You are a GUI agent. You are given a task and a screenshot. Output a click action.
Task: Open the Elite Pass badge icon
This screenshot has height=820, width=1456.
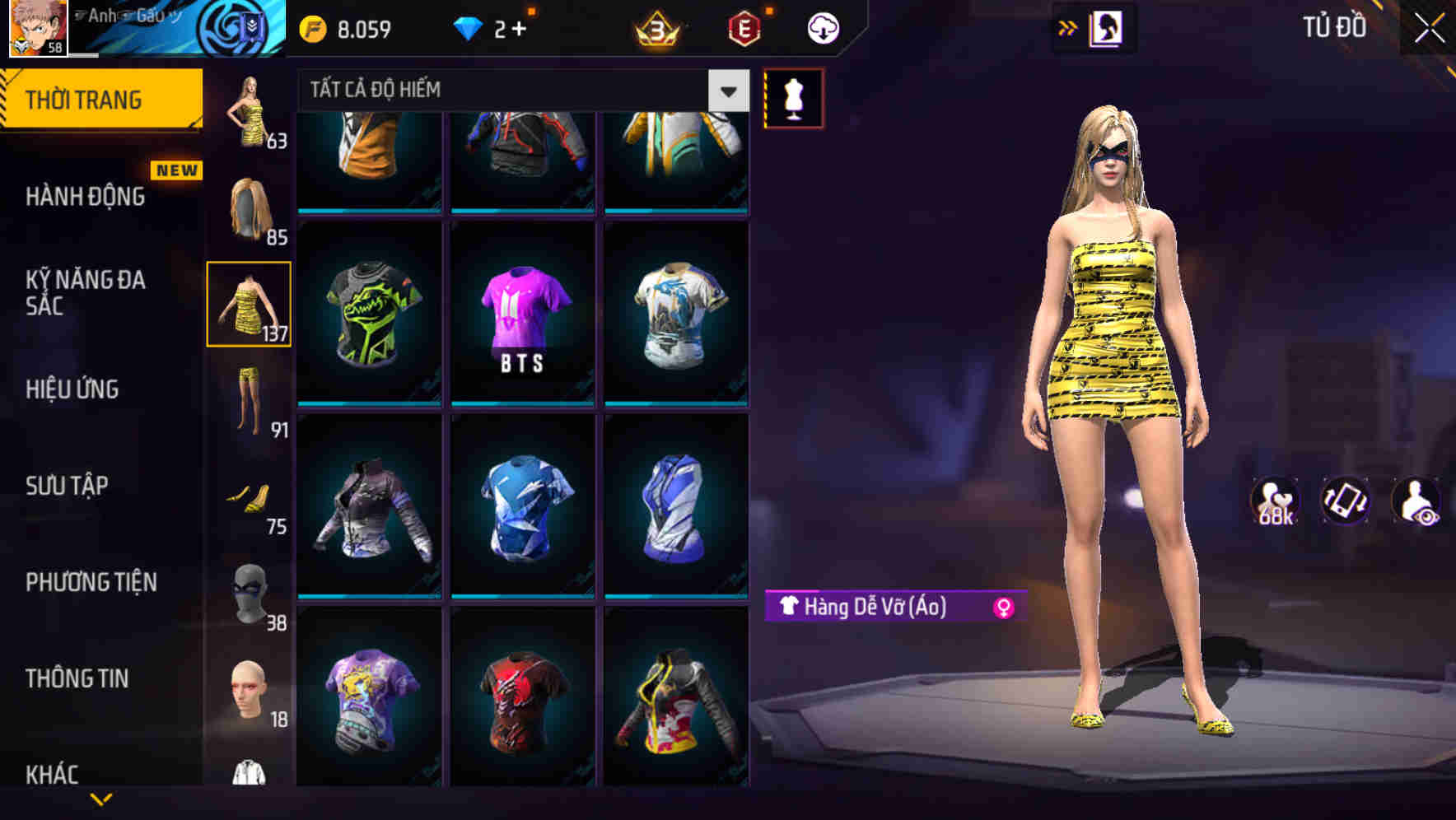pyautogui.click(x=745, y=27)
